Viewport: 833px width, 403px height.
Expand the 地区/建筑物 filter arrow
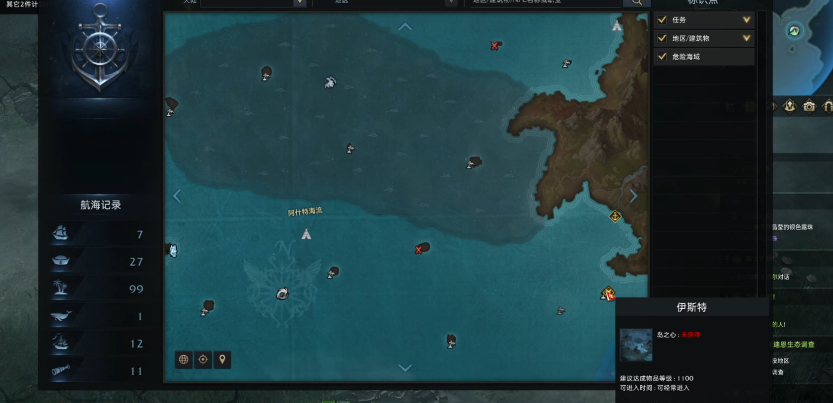(x=746, y=38)
